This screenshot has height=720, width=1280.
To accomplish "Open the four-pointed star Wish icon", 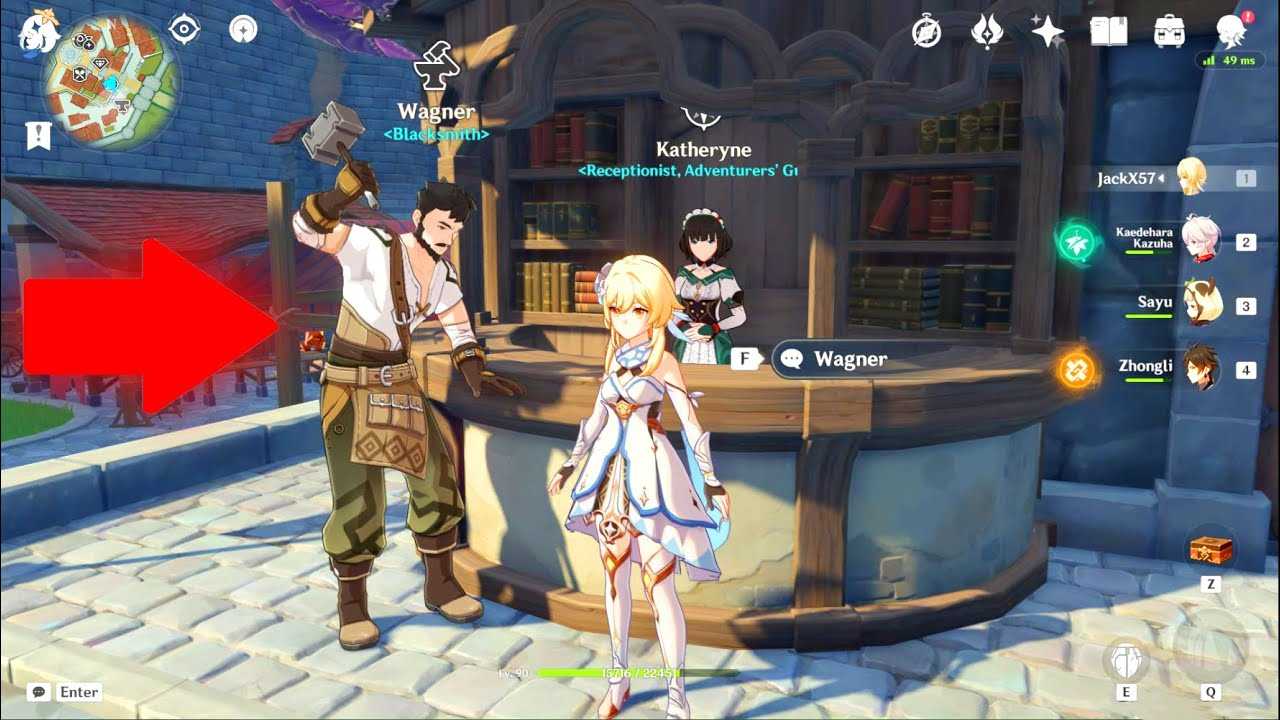I will click(1047, 33).
